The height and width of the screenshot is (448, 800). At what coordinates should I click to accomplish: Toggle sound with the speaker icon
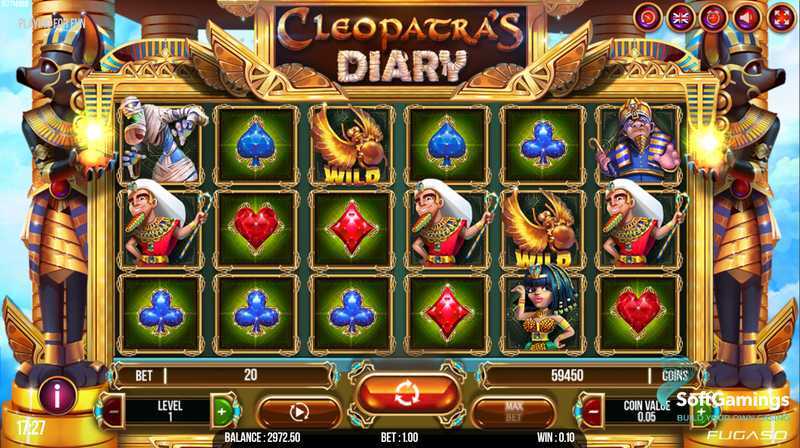pos(745,18)
